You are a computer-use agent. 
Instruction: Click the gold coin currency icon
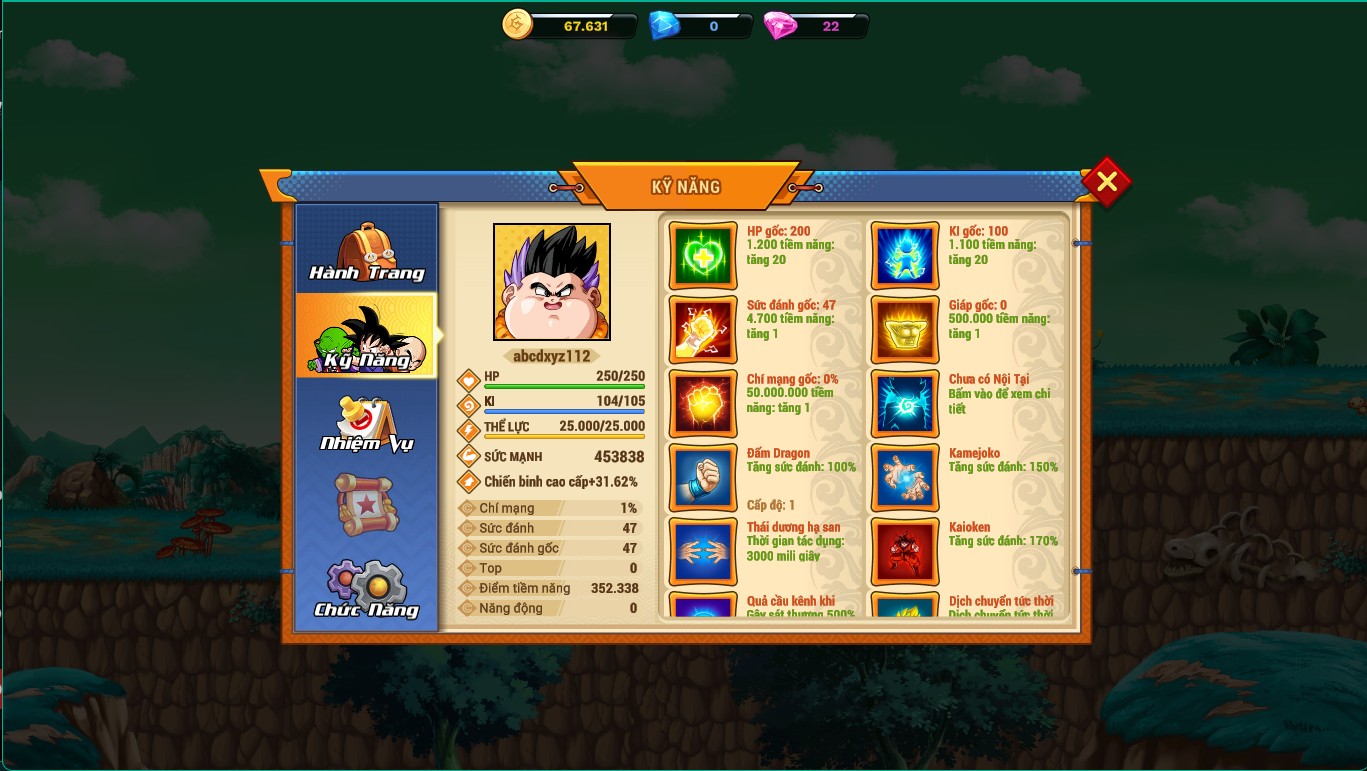point(518,25)
